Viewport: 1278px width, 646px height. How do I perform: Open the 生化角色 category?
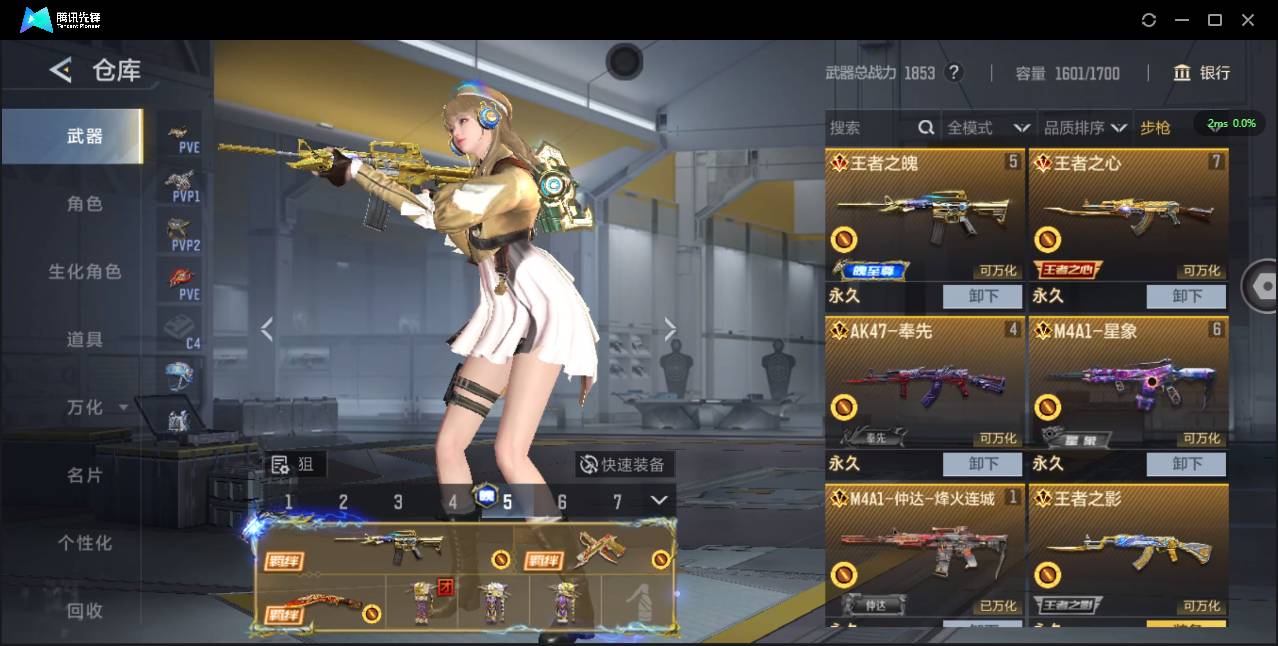point(84,272)
